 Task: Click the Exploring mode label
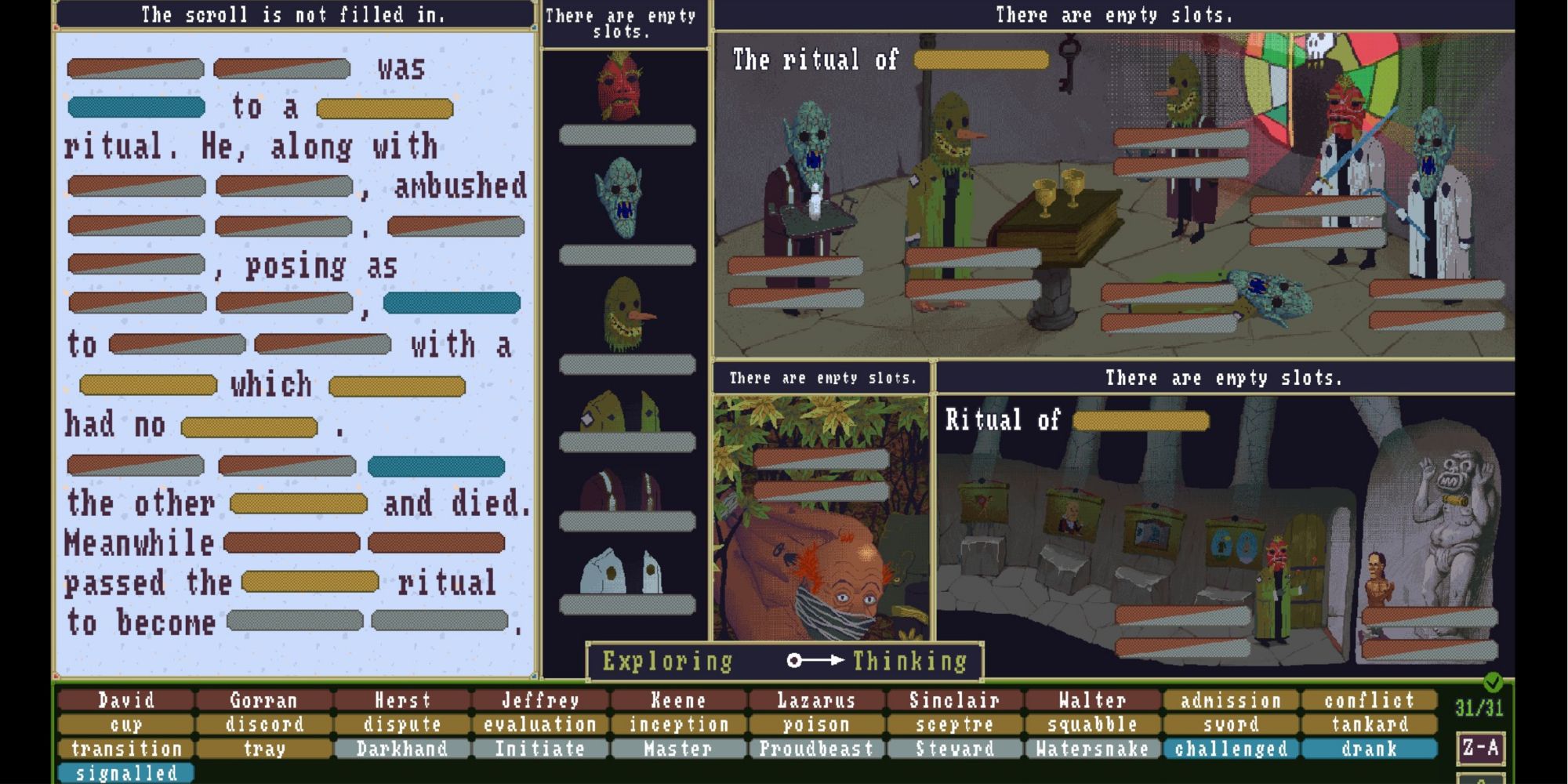tap(668, 661)
